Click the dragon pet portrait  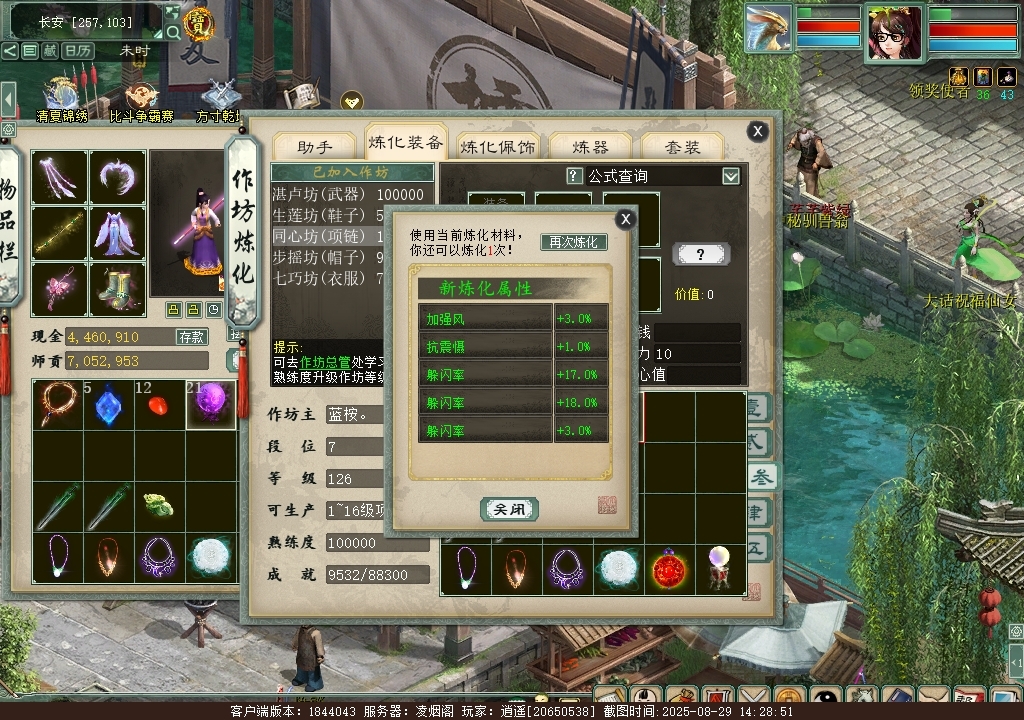(x=768, y=30)
